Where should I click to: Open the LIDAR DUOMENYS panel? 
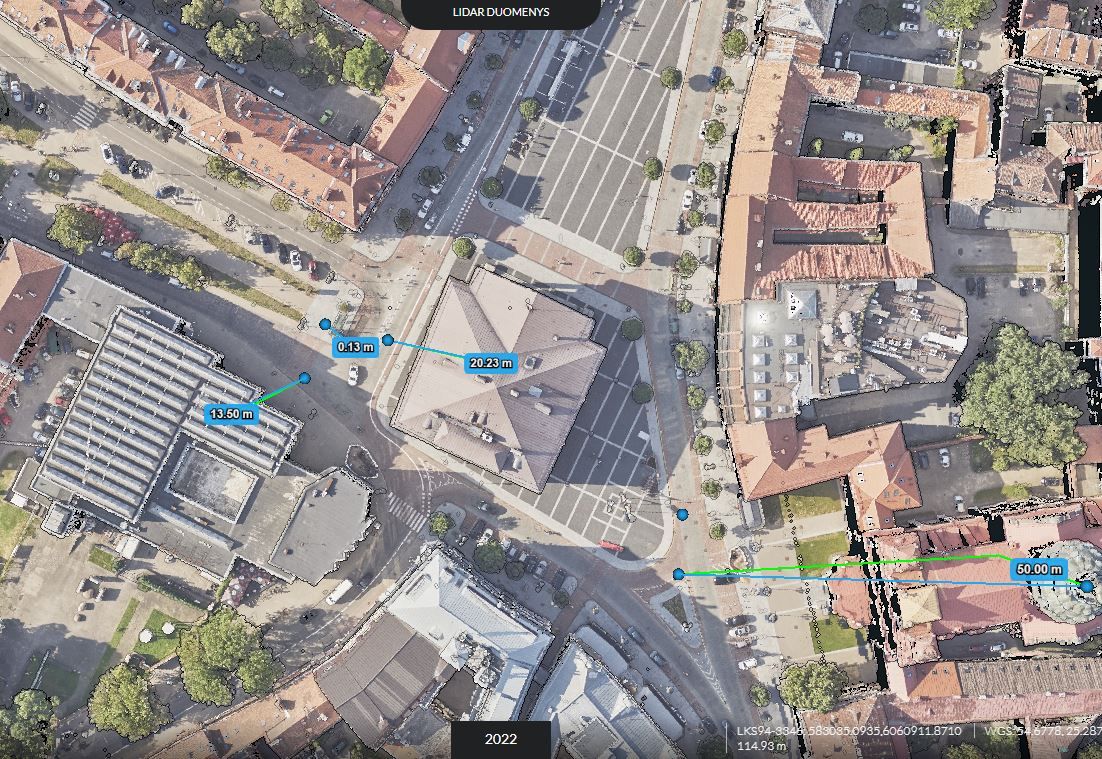point(500,13)
